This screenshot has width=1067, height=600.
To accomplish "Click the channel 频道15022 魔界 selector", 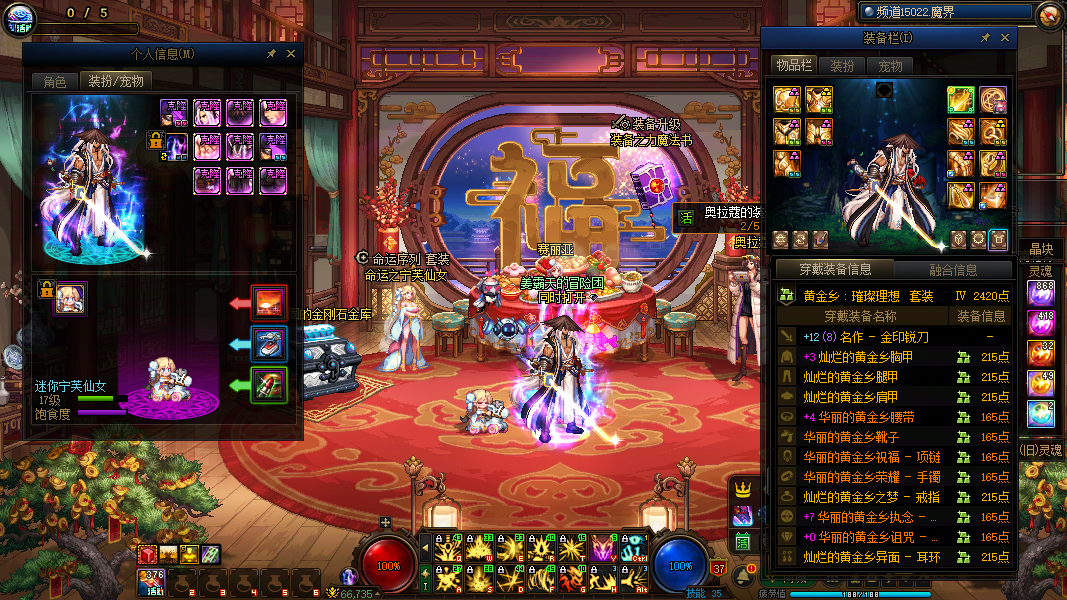I will [x=945, y=12].
